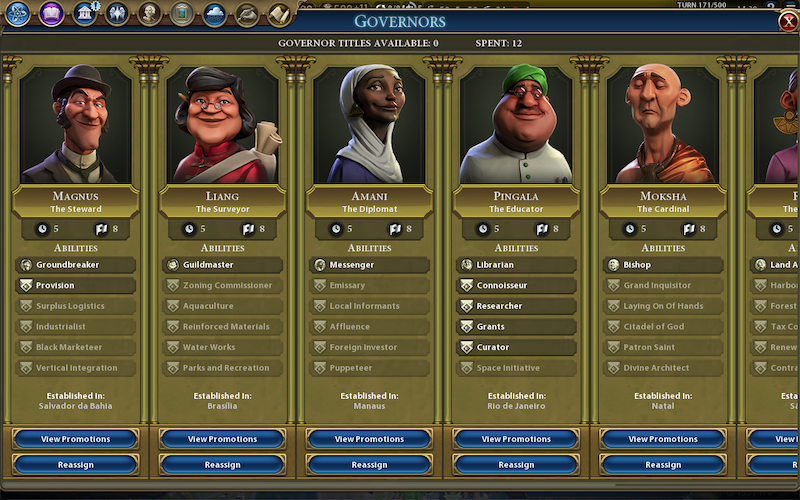View promotions for Magnus the Steward

75,439
